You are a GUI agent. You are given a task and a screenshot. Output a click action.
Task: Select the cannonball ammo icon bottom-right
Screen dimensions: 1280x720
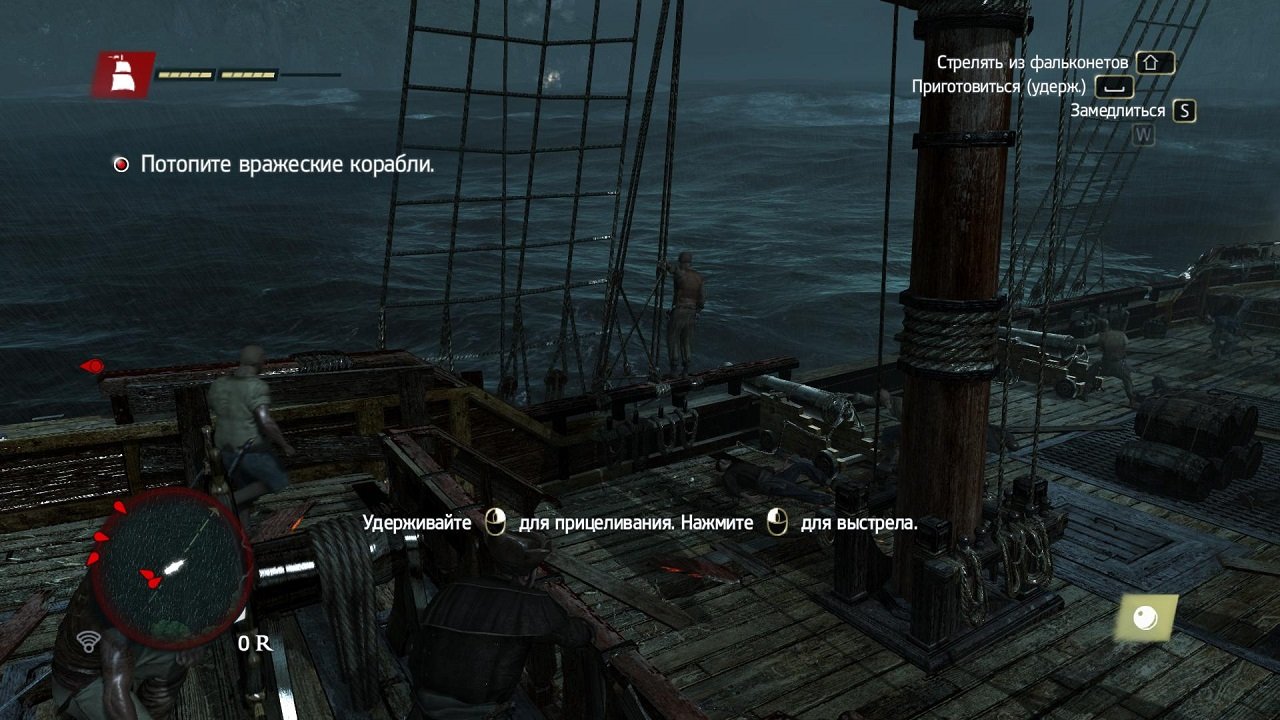pyautogui.click(x=1146, y=619)
